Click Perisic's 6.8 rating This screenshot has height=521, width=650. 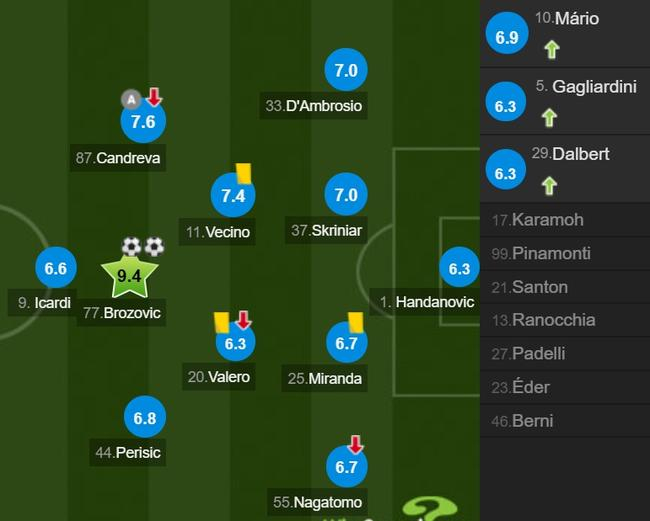[x=145, y=418]
